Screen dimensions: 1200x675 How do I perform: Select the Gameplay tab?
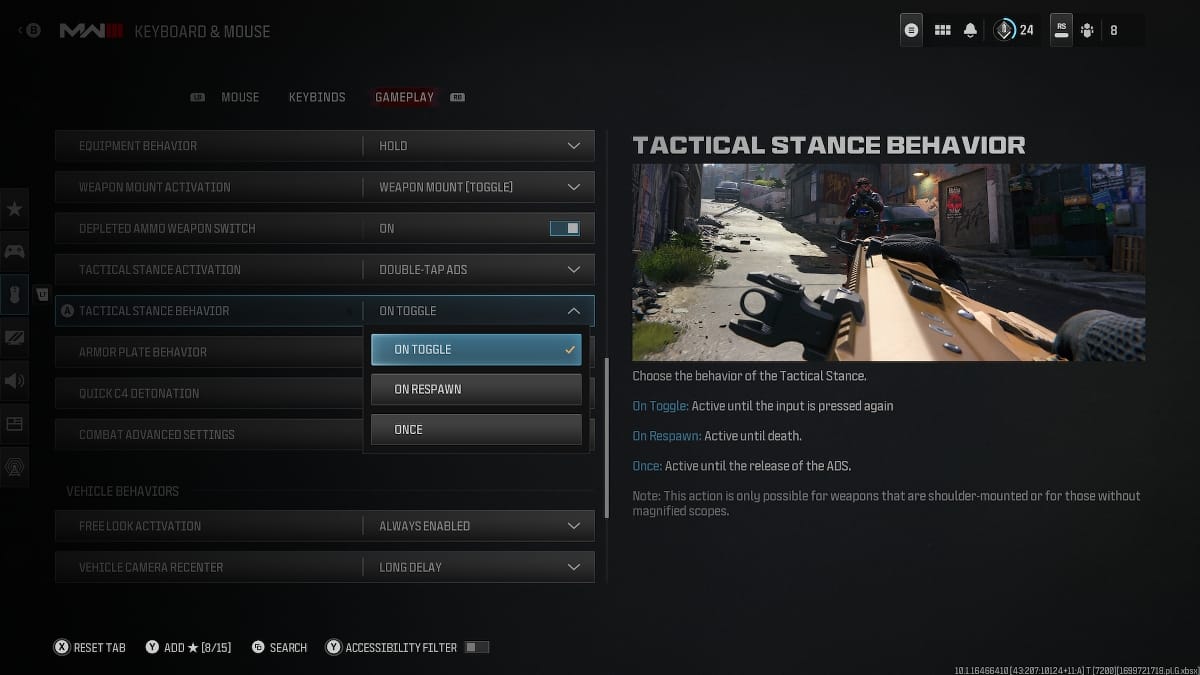click(x=404, y=97)
